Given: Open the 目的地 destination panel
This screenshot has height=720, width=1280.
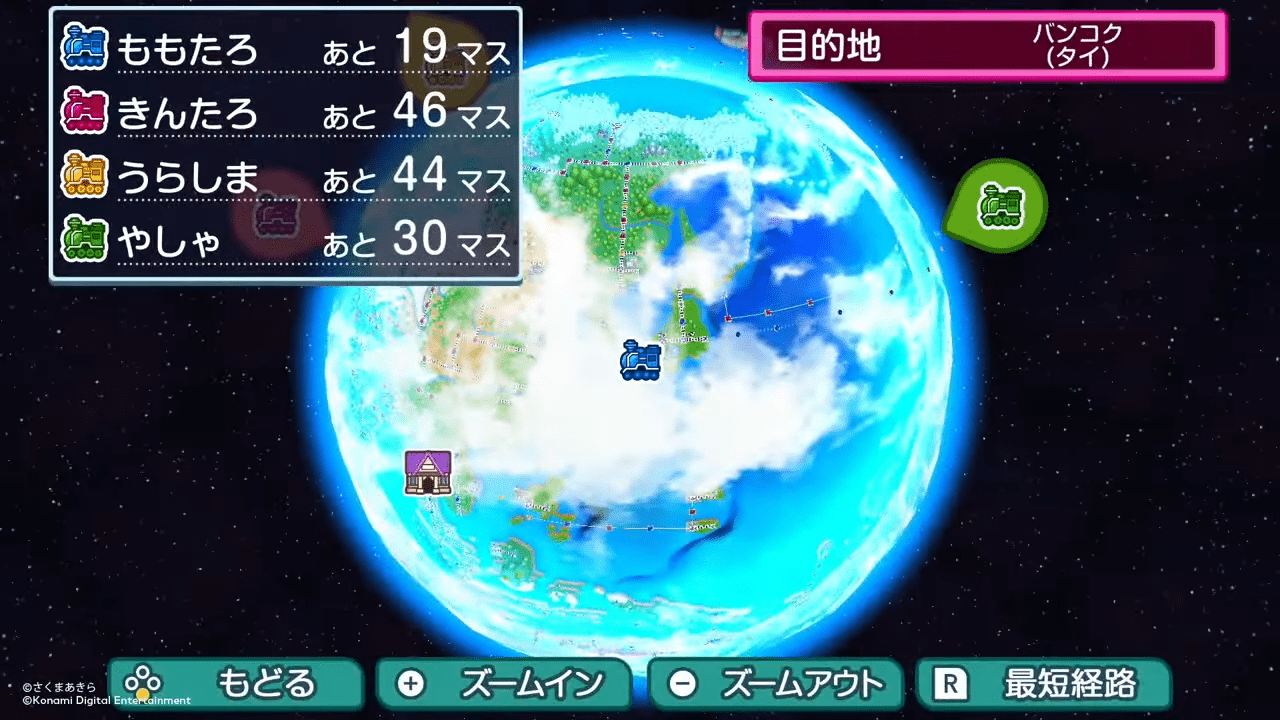Looking at the screenshot, I should [830, 44].
